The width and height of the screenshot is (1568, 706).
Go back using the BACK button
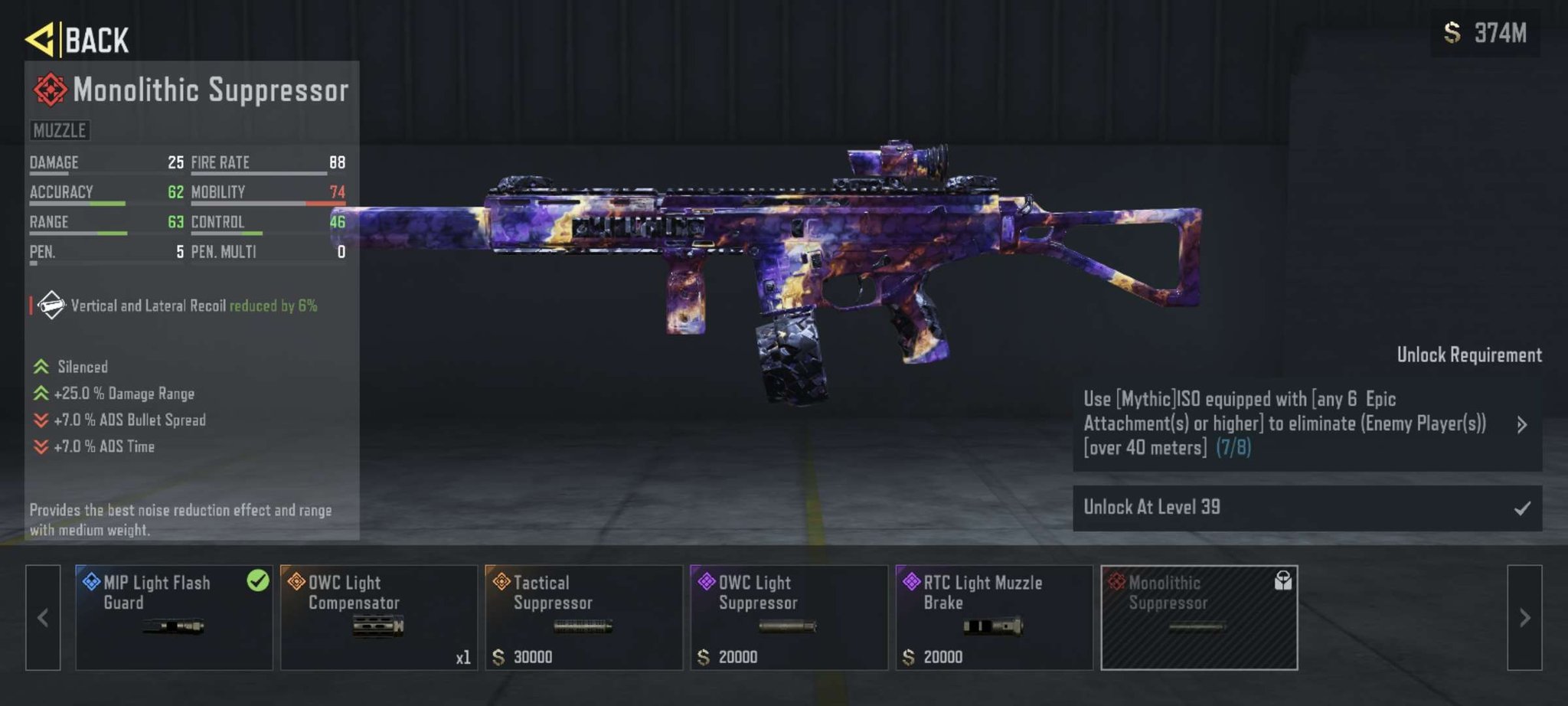point(78,39)
